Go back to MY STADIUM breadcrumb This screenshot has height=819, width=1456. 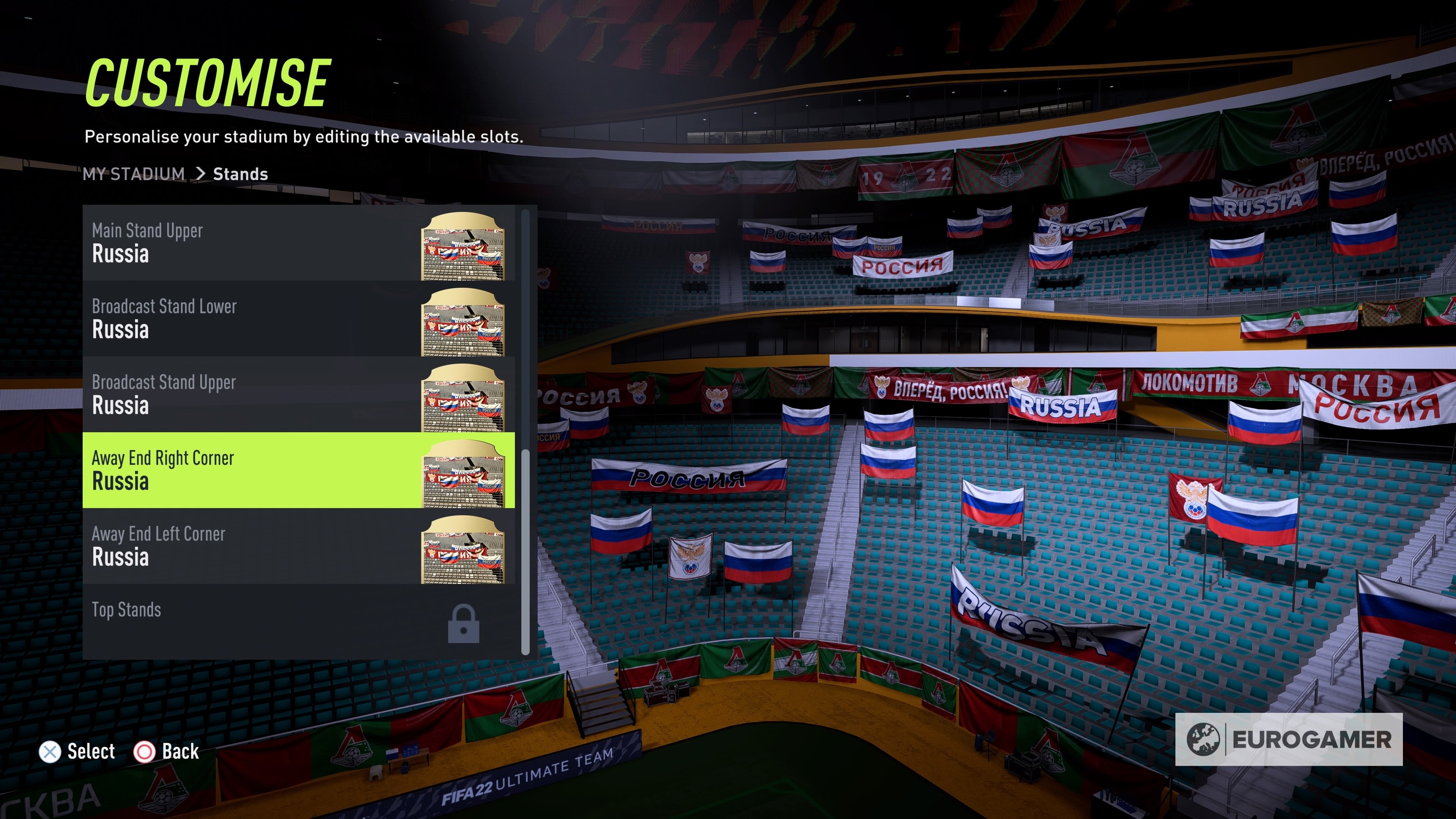134,174
